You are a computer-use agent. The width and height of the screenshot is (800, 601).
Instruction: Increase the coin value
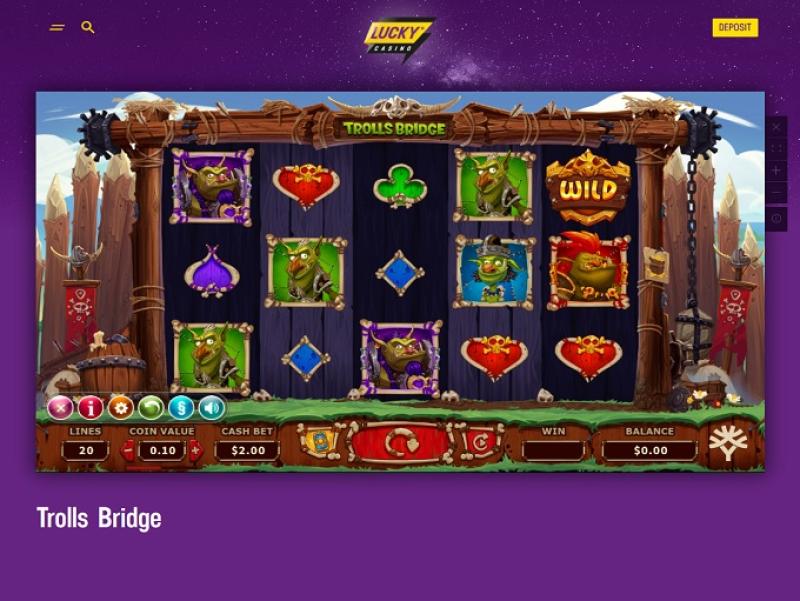(194, 451)
